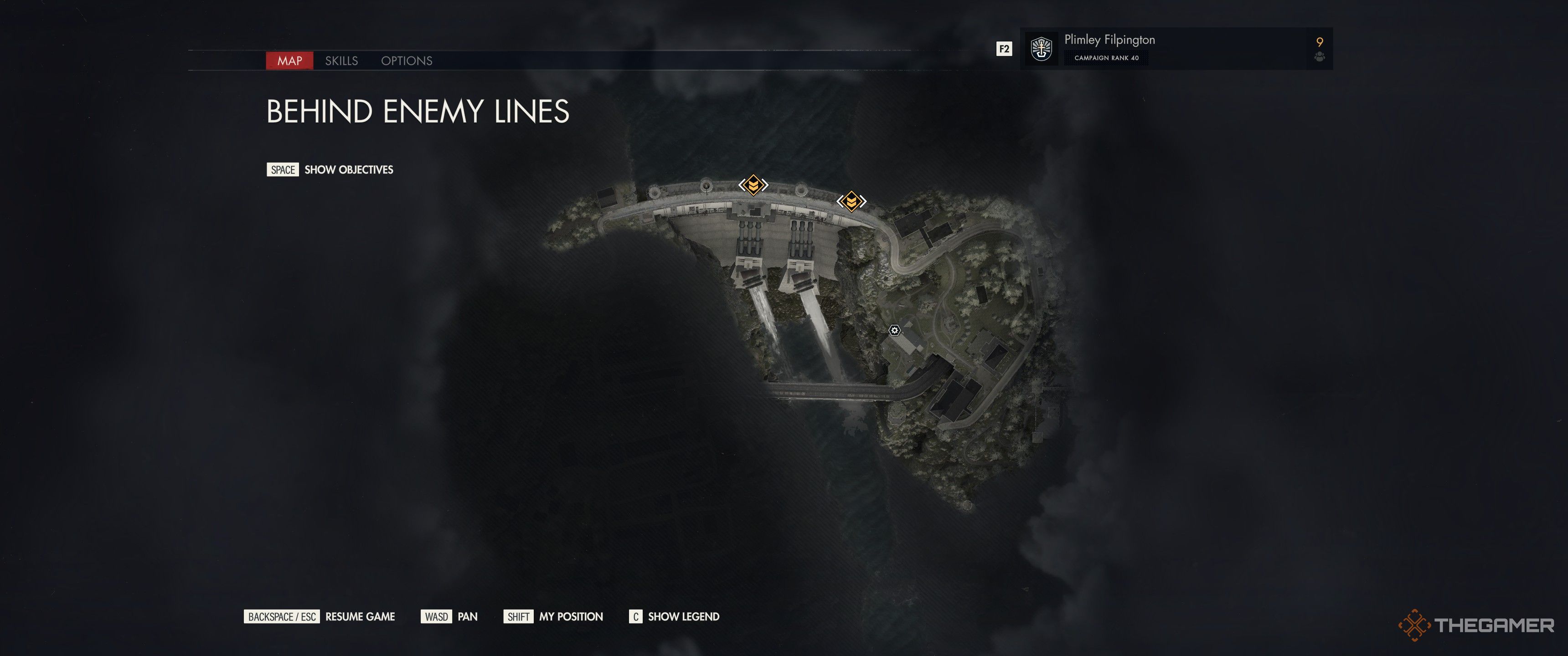This screenshot has width=1568, height=656.
Task: Toggle My Position on the map
Action: [x=570, y=616]
